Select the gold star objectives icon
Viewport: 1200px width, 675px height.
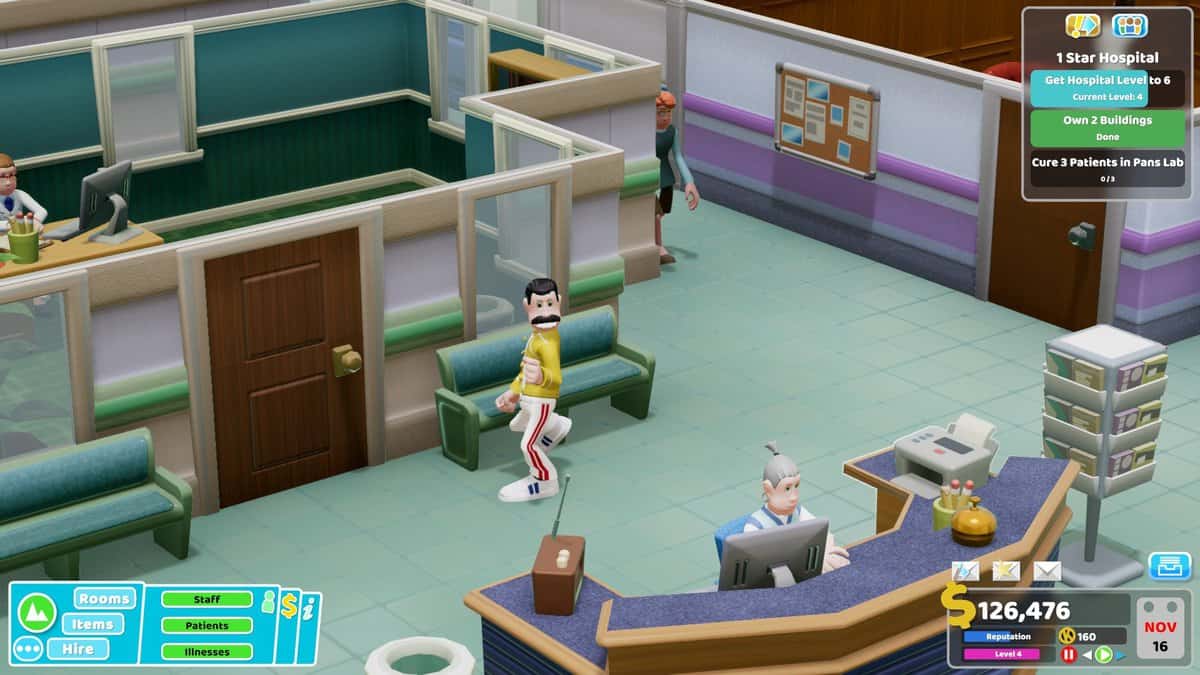point(1083,25)
